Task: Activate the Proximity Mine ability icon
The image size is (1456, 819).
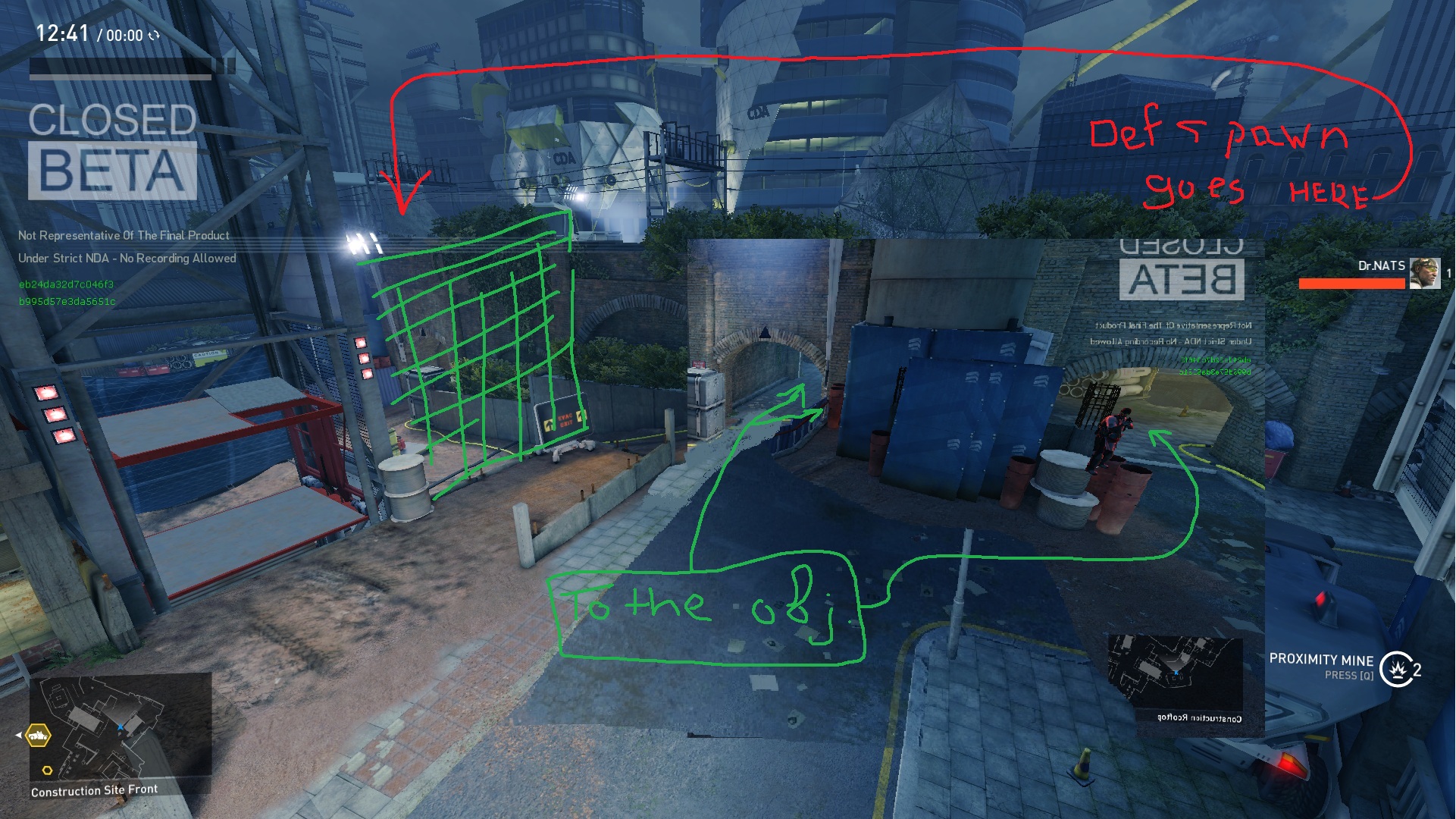Action: point(1396,669)
